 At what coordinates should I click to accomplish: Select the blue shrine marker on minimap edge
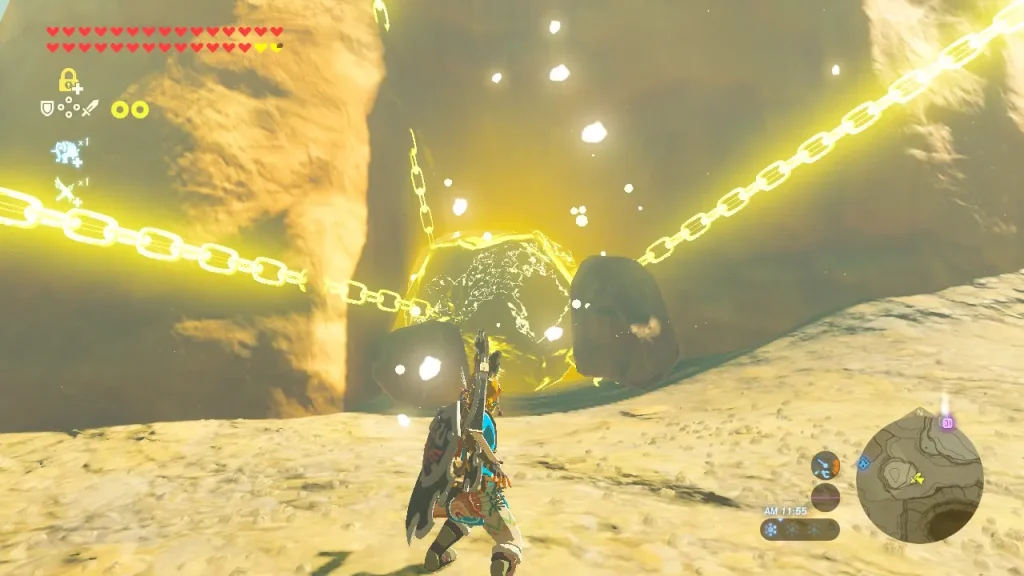click(863, 463)
